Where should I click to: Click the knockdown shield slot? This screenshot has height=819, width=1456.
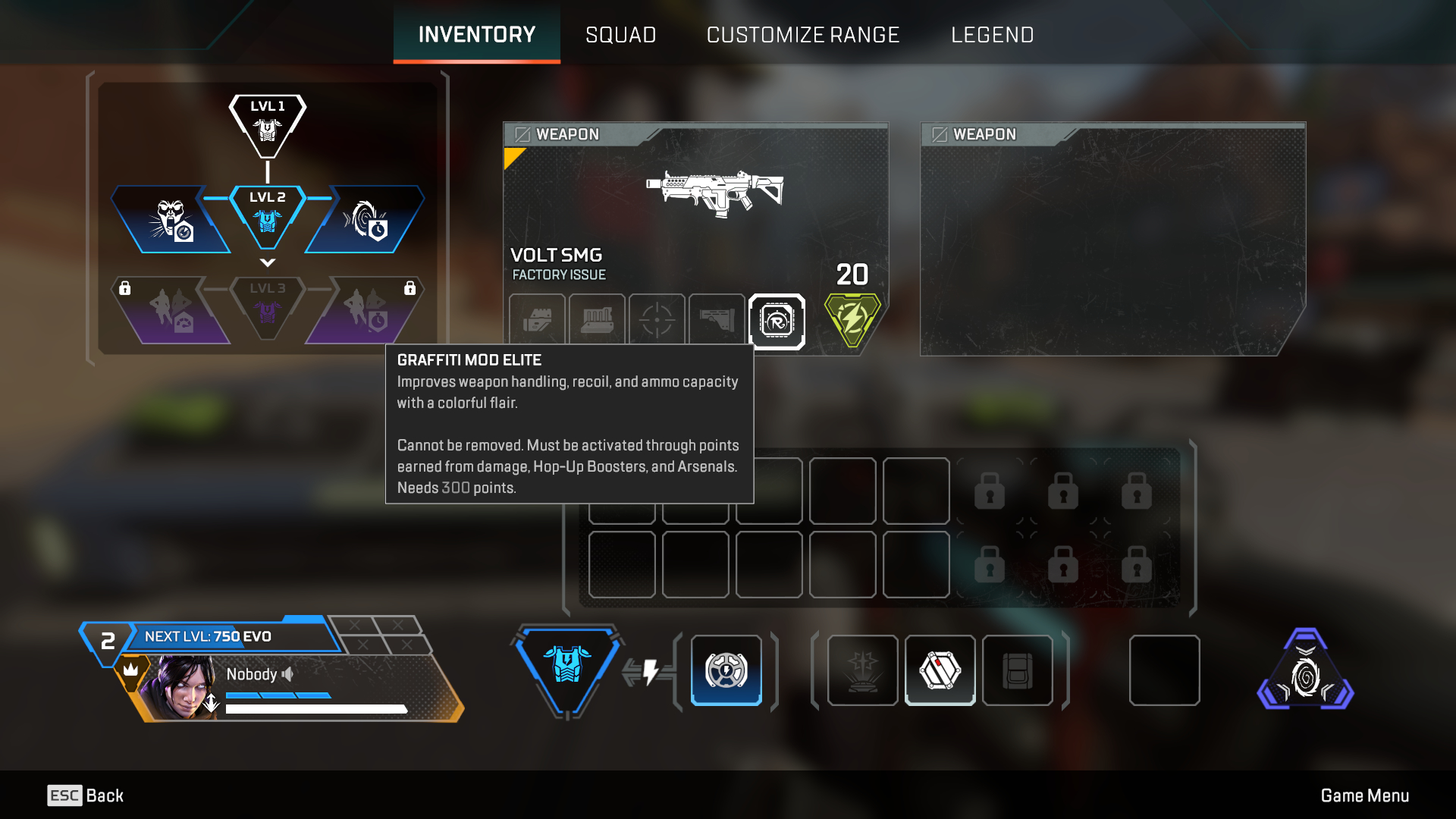(x=862, y=670)
